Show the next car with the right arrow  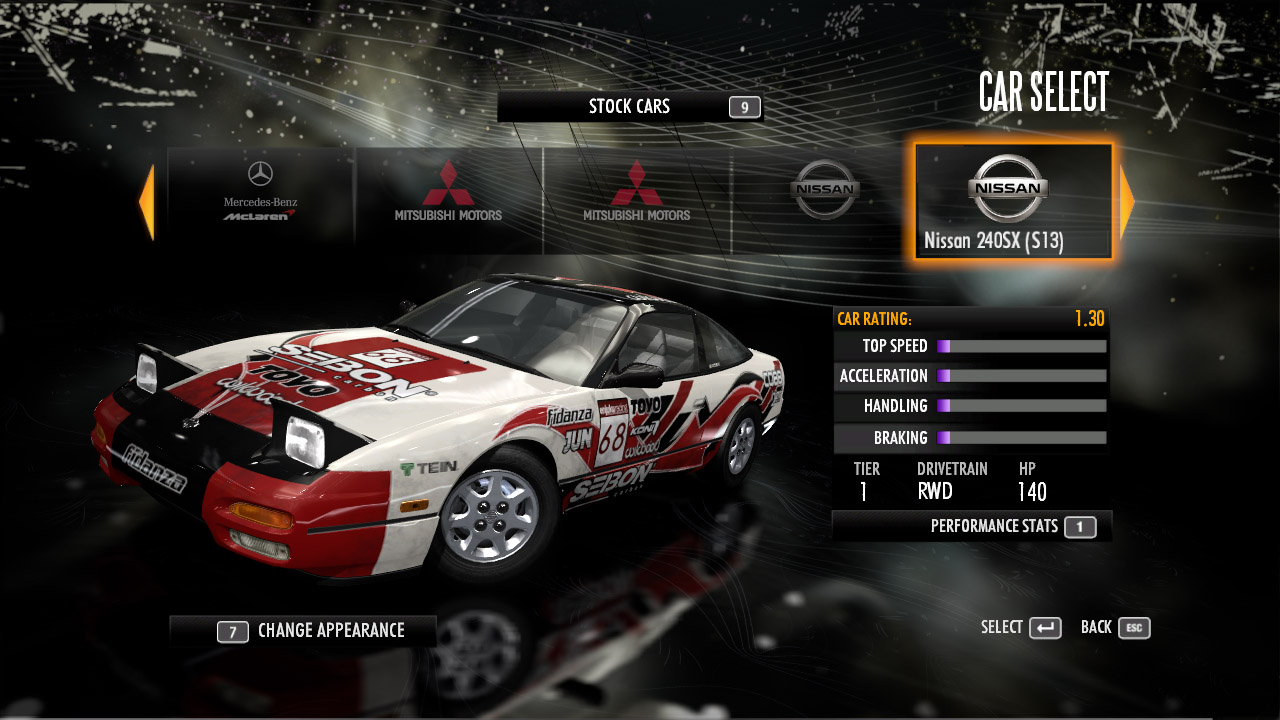[1127, 203]
